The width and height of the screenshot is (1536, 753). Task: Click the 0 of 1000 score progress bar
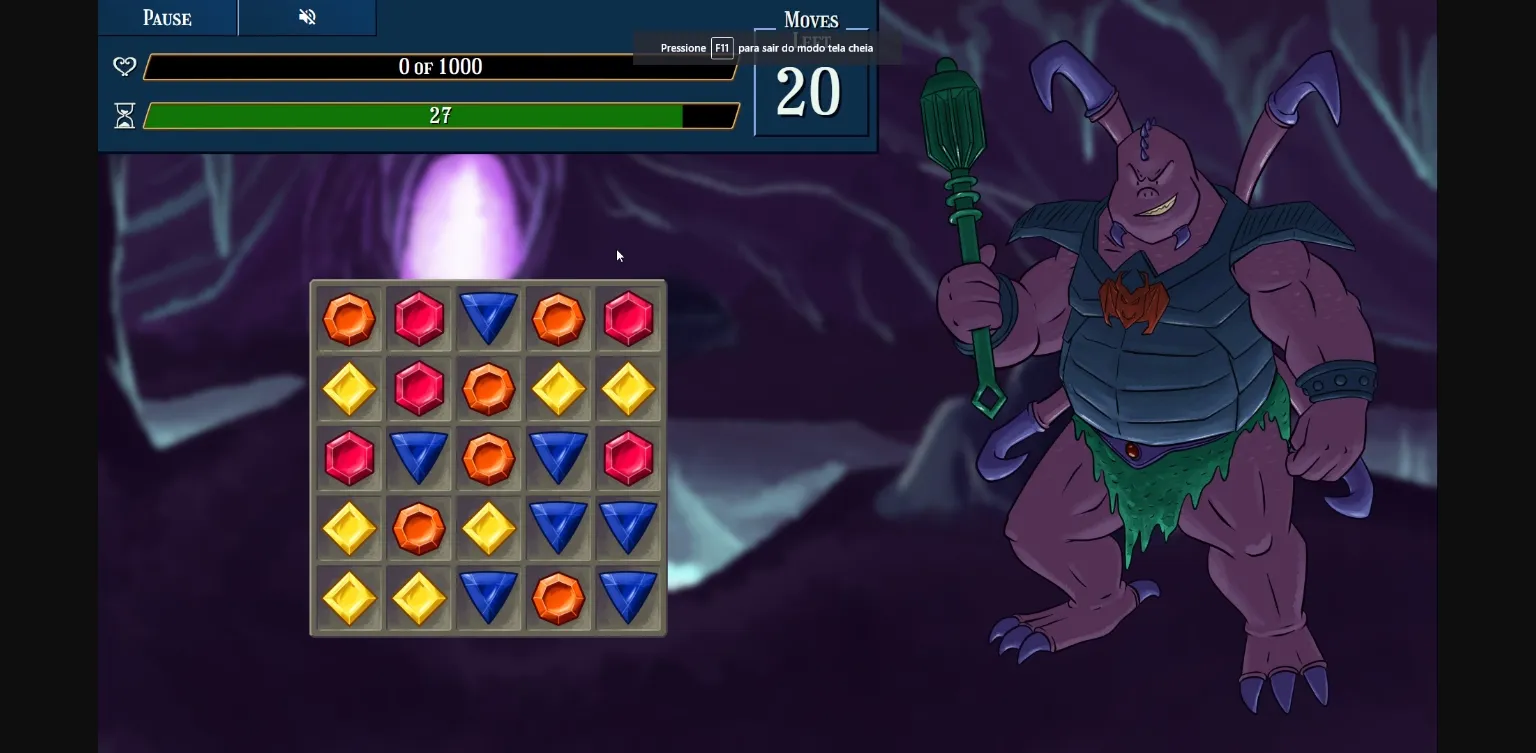440,67
